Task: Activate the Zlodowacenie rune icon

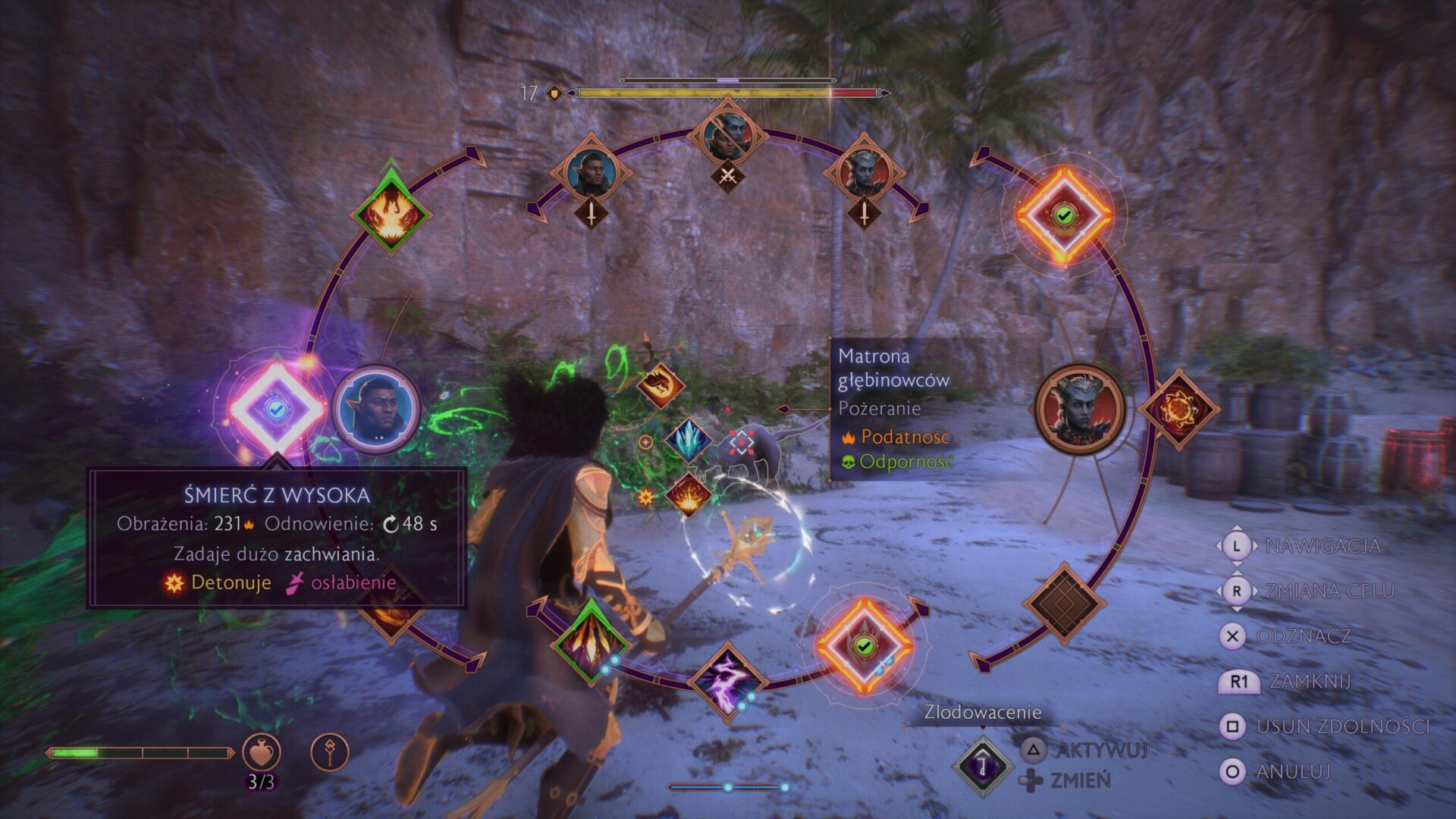Action: click(x=983, y=766)
